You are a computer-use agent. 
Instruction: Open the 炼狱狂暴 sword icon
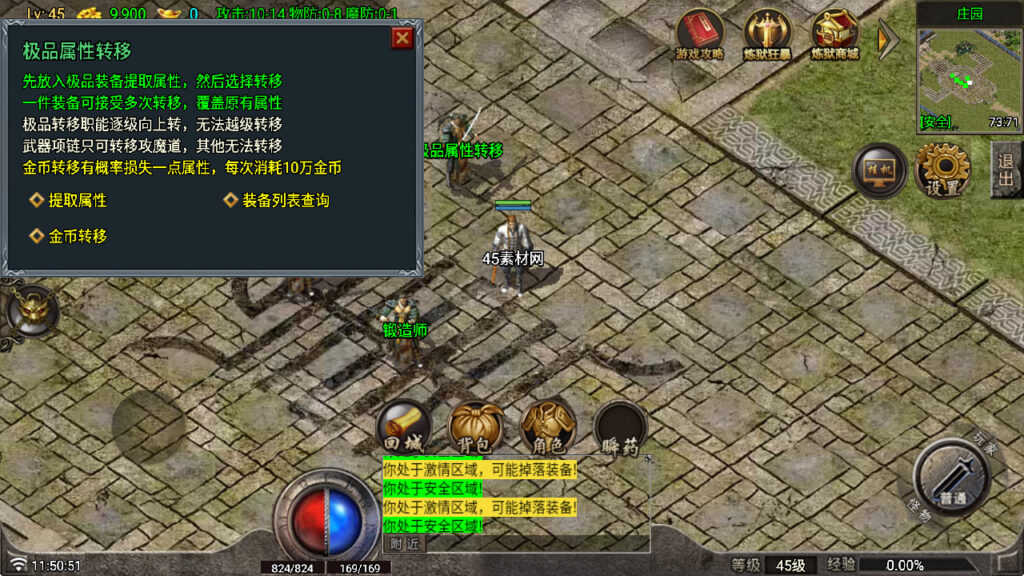pos(767,35)
